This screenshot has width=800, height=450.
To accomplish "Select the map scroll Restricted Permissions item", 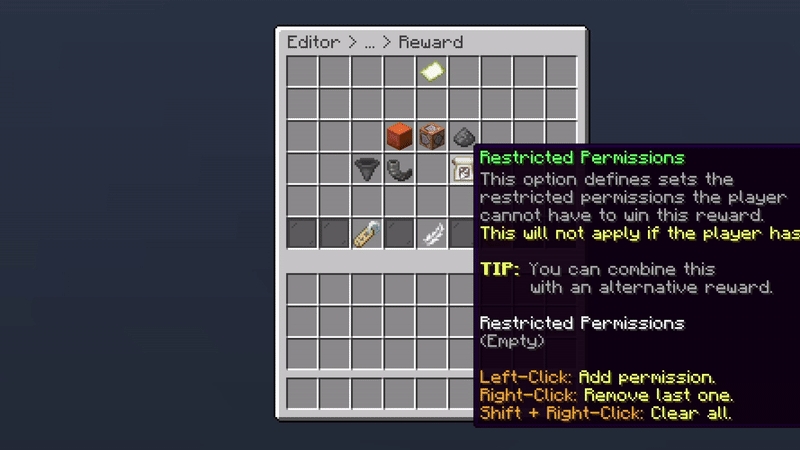I will (x=462, y=169).
